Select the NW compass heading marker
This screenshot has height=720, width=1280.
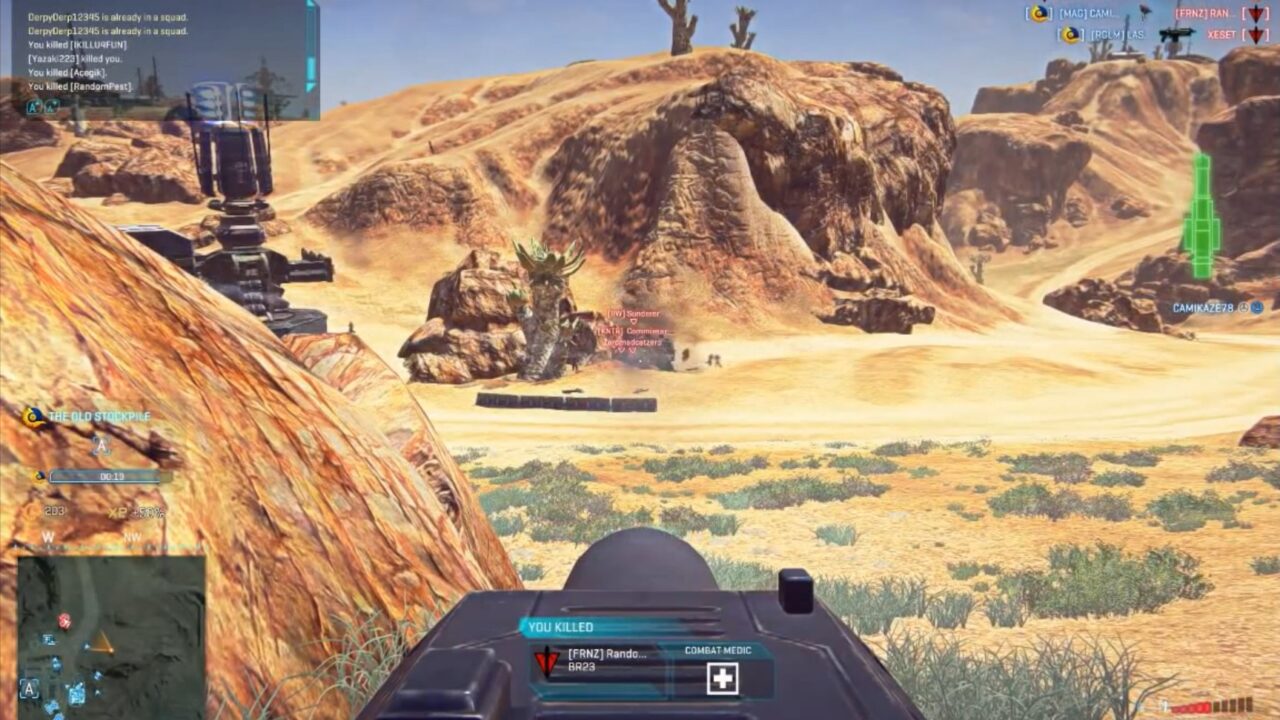coord(130,535)
